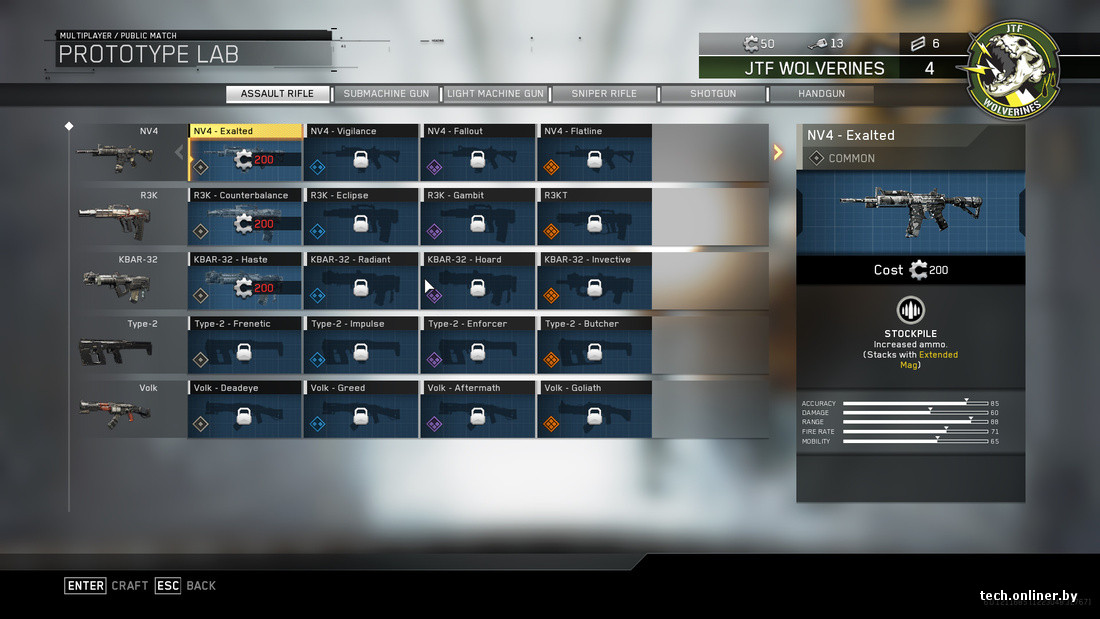Show the Shotgun weapon tab
The height and width of the screenshot is (619, 1100).
coord(712,94)
